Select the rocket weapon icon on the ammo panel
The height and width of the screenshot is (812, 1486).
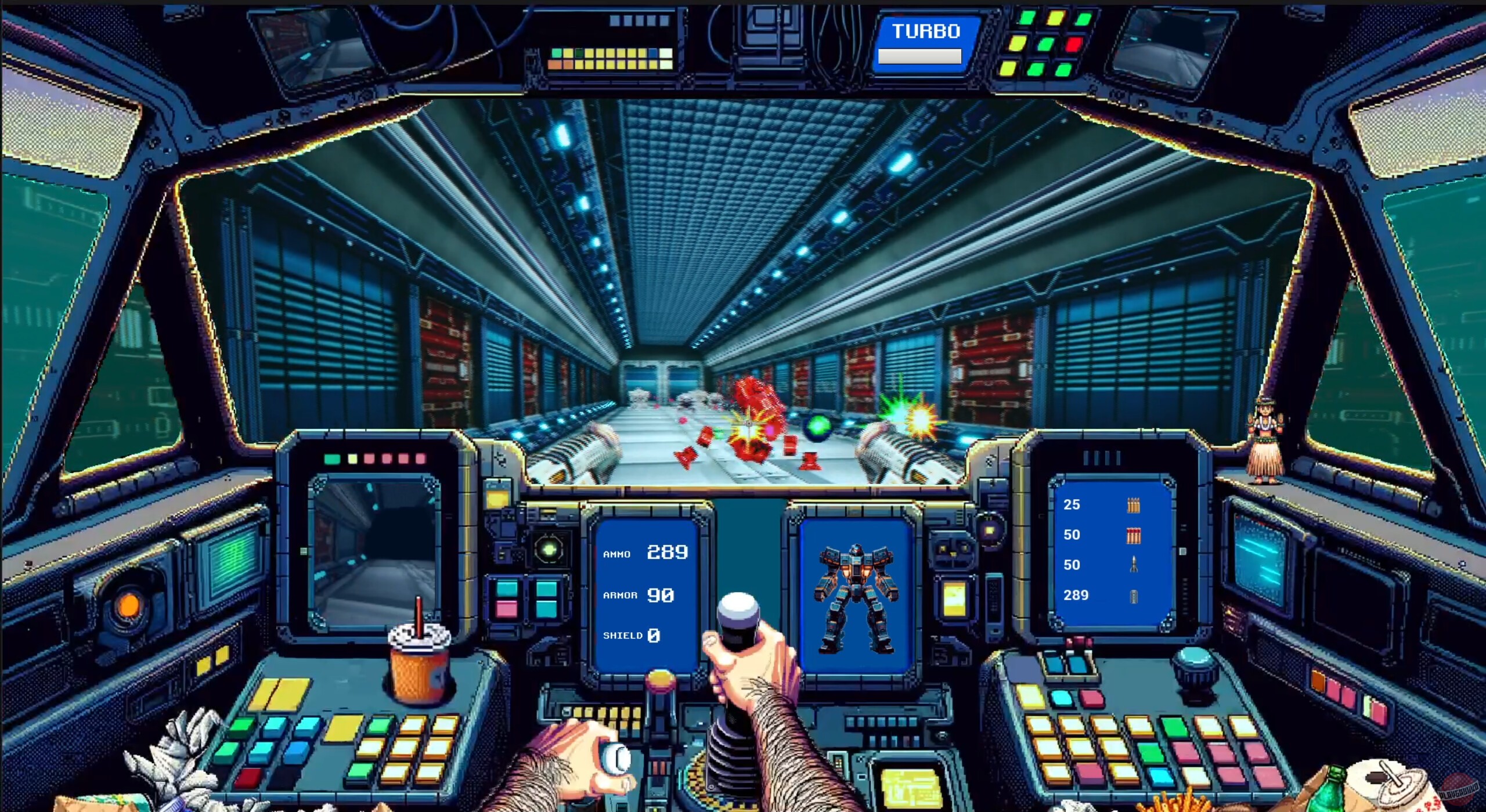coord(1133,564)
